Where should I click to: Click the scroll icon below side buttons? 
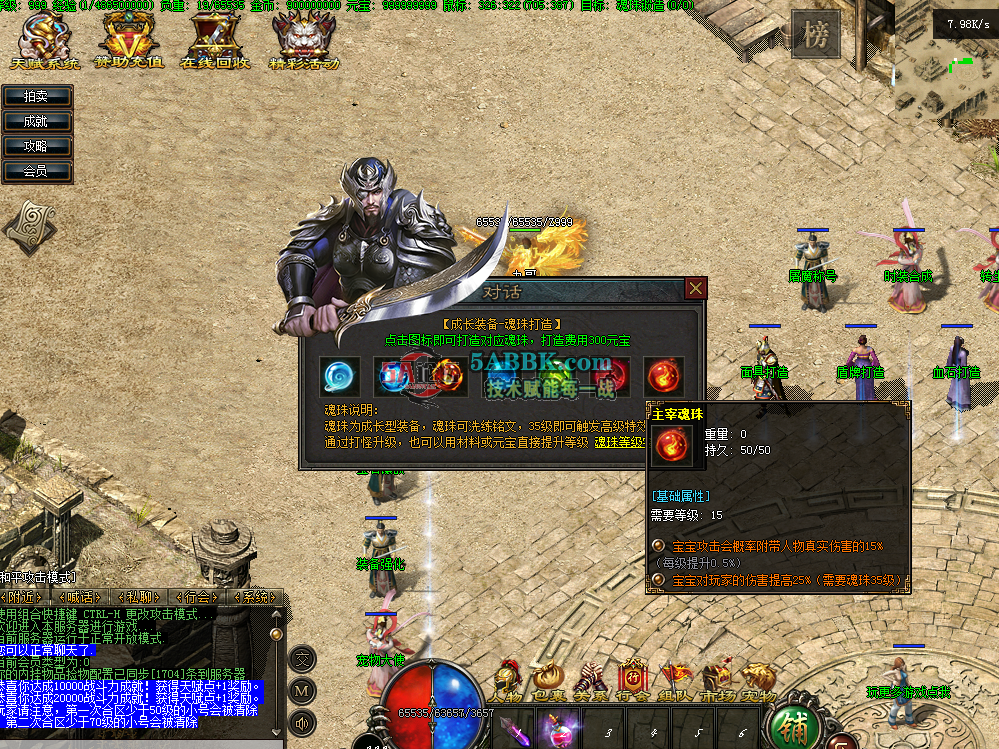[x=29, y=225]
